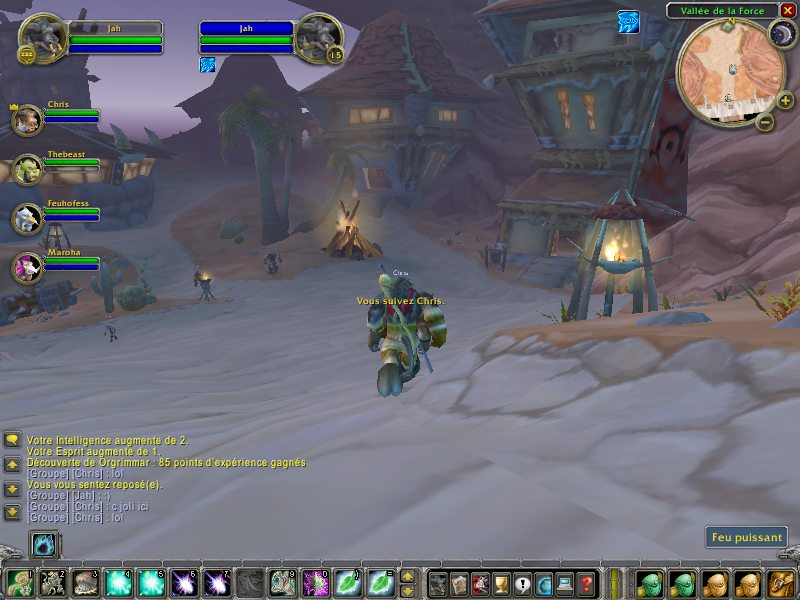Click the Feu puissant tooltip label
Image resolution: width=800 pixels, height=600 pixels.
coord(746,537)
